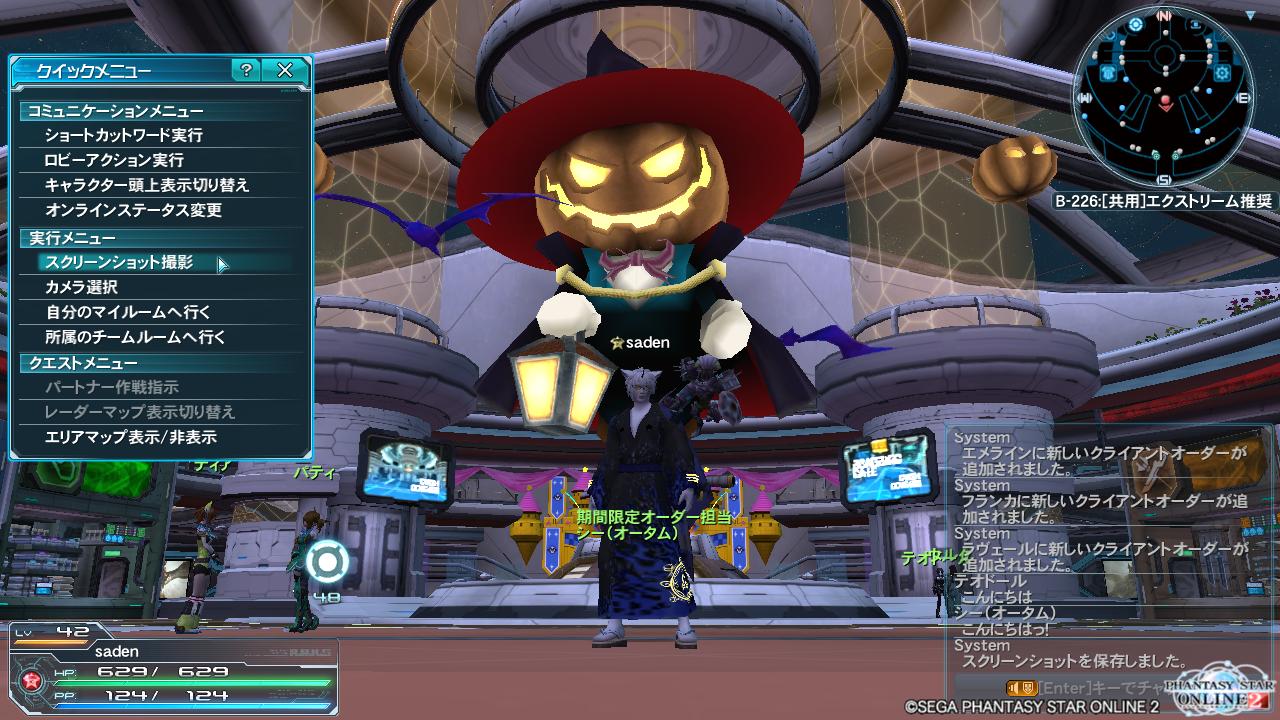
Task: Go to 自分のマイルームへ行く
Action: [x=128, y=313]
